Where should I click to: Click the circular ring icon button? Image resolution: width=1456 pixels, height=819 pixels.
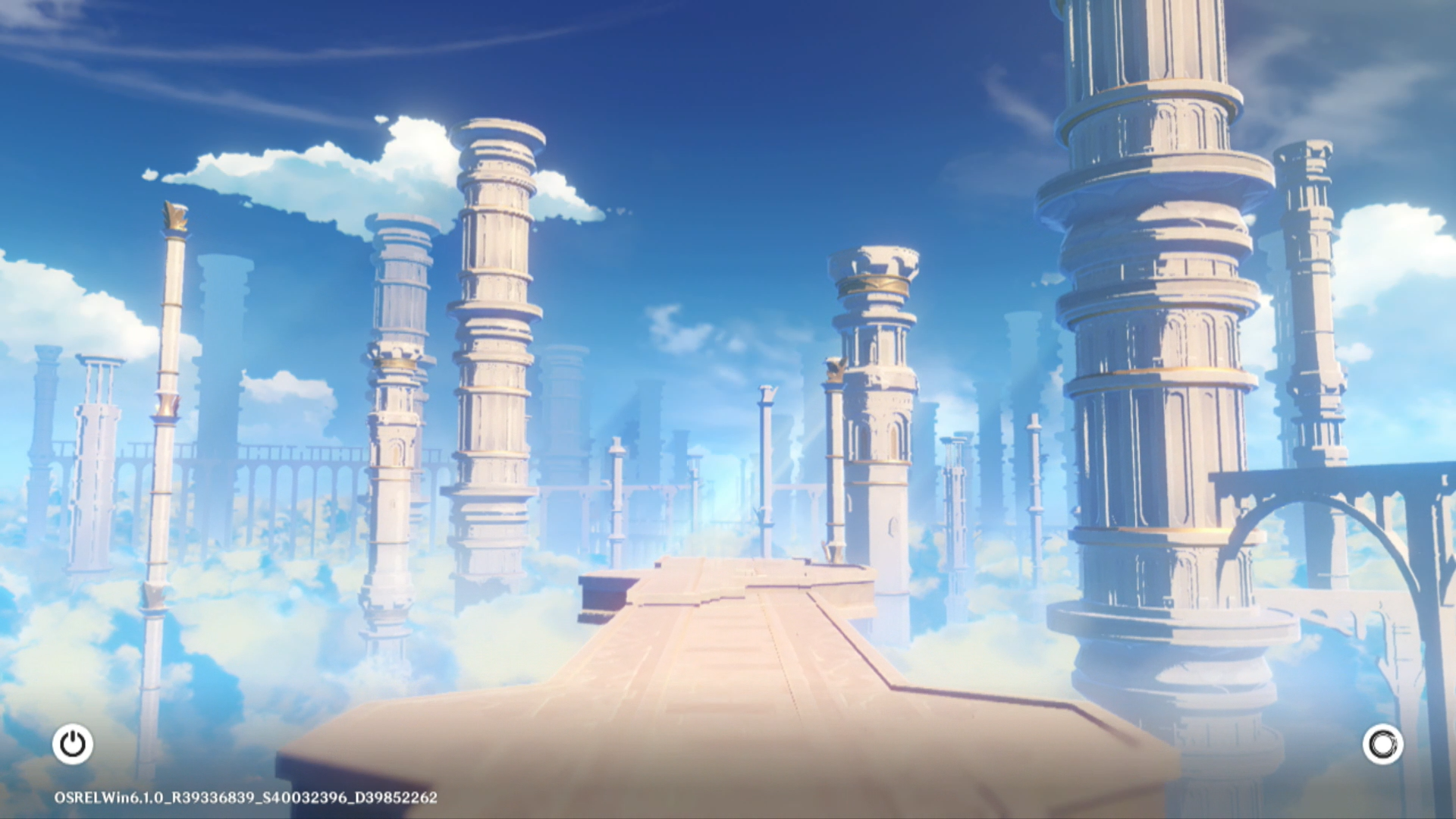point(1382,744)
